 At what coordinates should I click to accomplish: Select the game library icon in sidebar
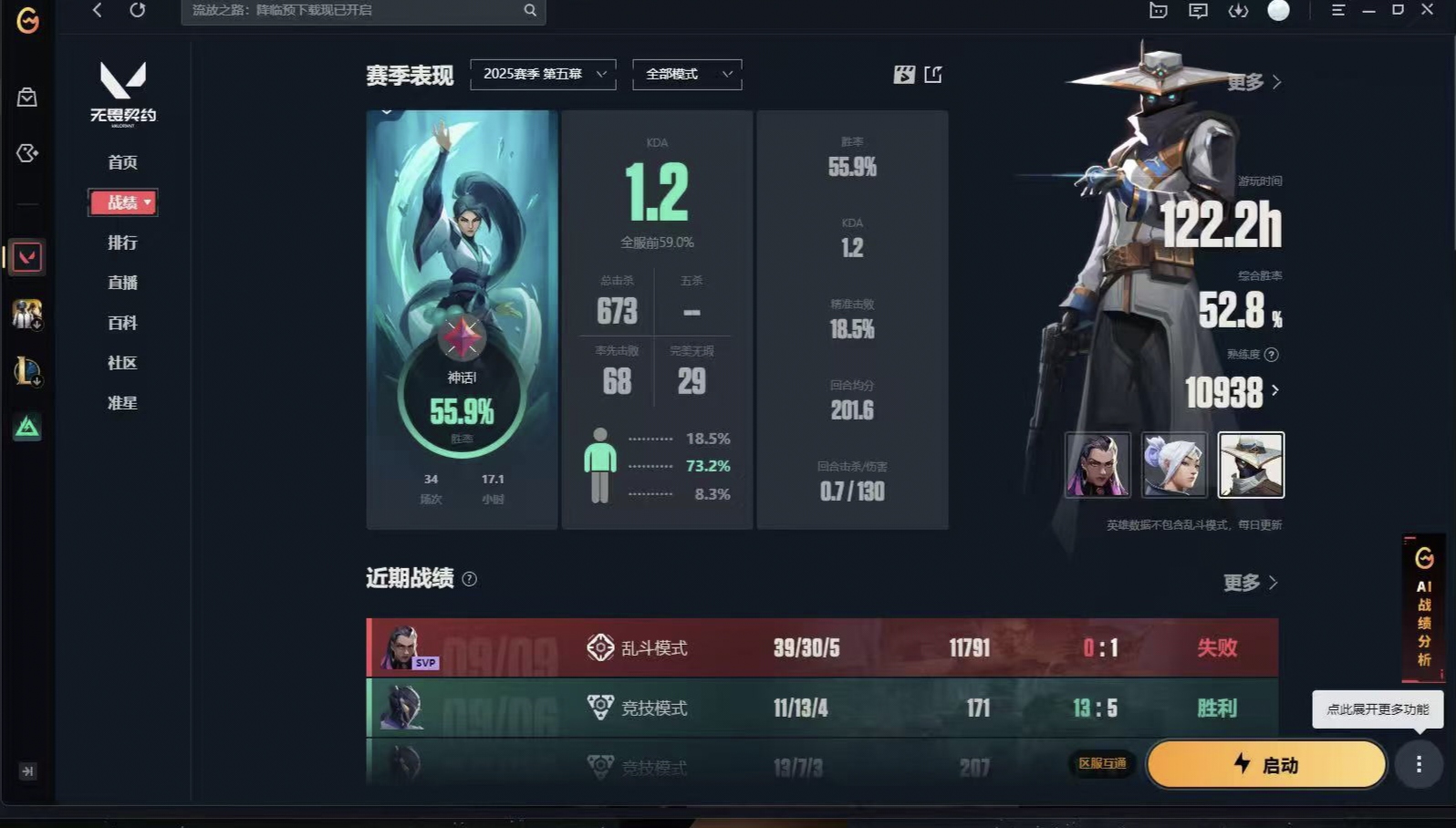tap(28, 153)
